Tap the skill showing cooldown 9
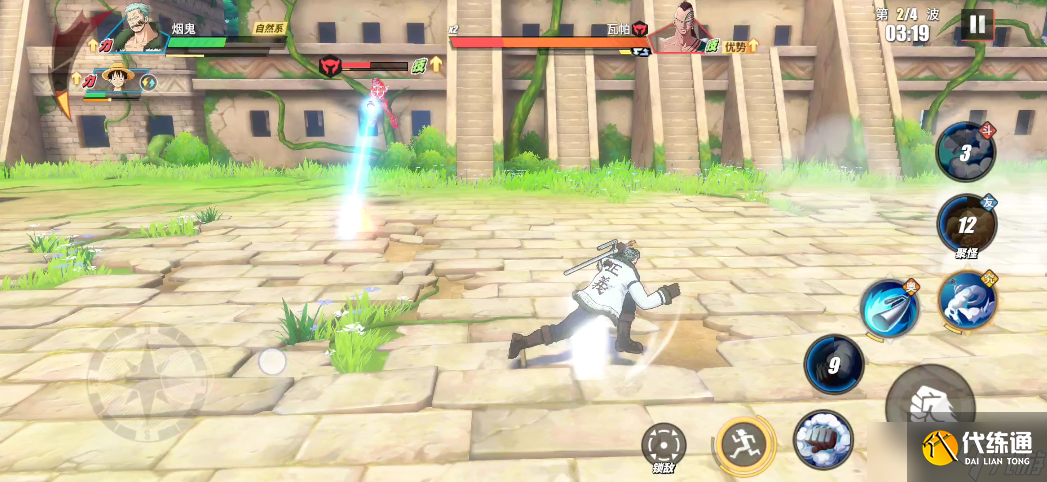The width and height of the screenshot is (1047, 482). 834,364
